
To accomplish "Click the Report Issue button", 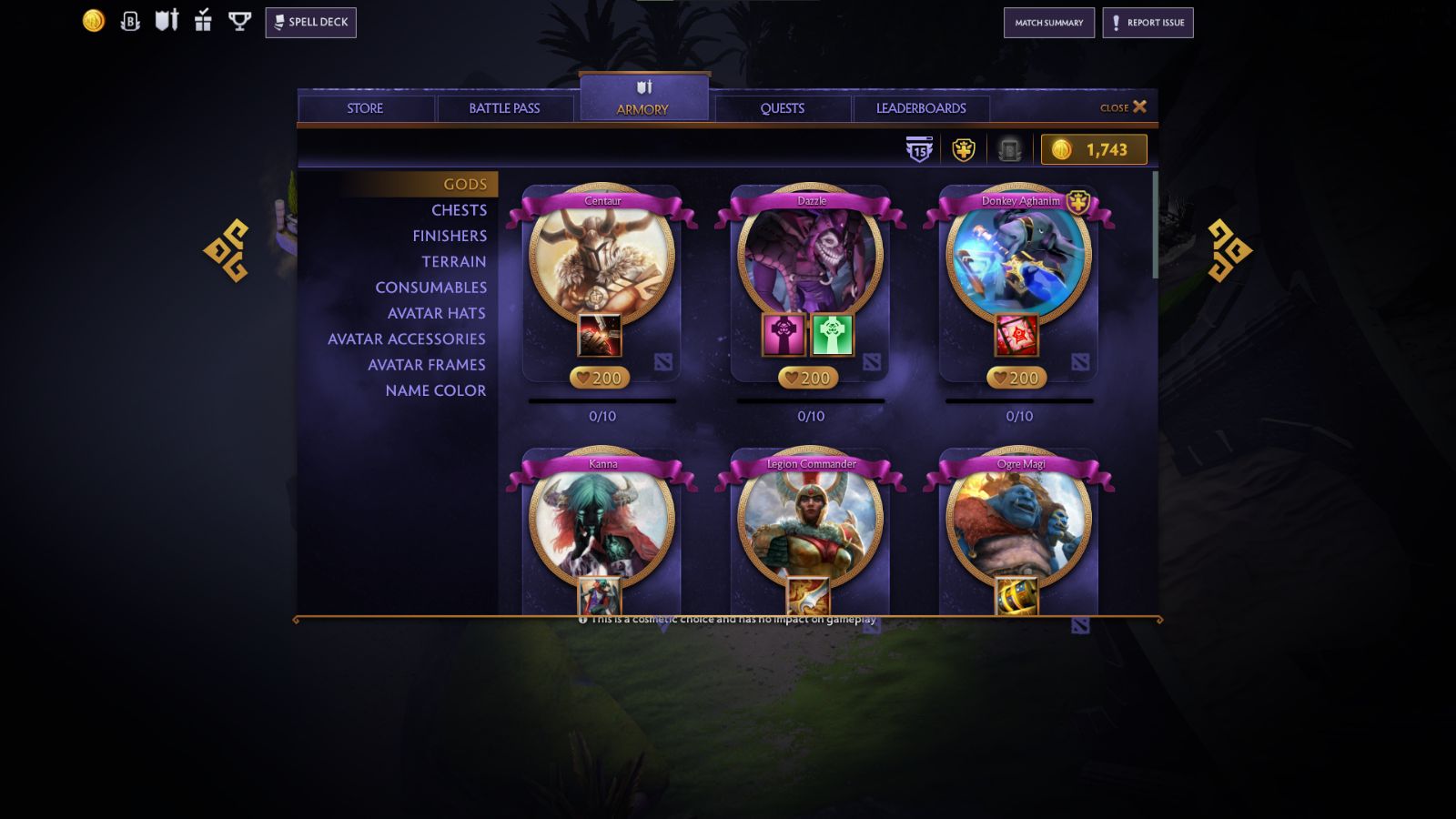I will [1148, 23].
